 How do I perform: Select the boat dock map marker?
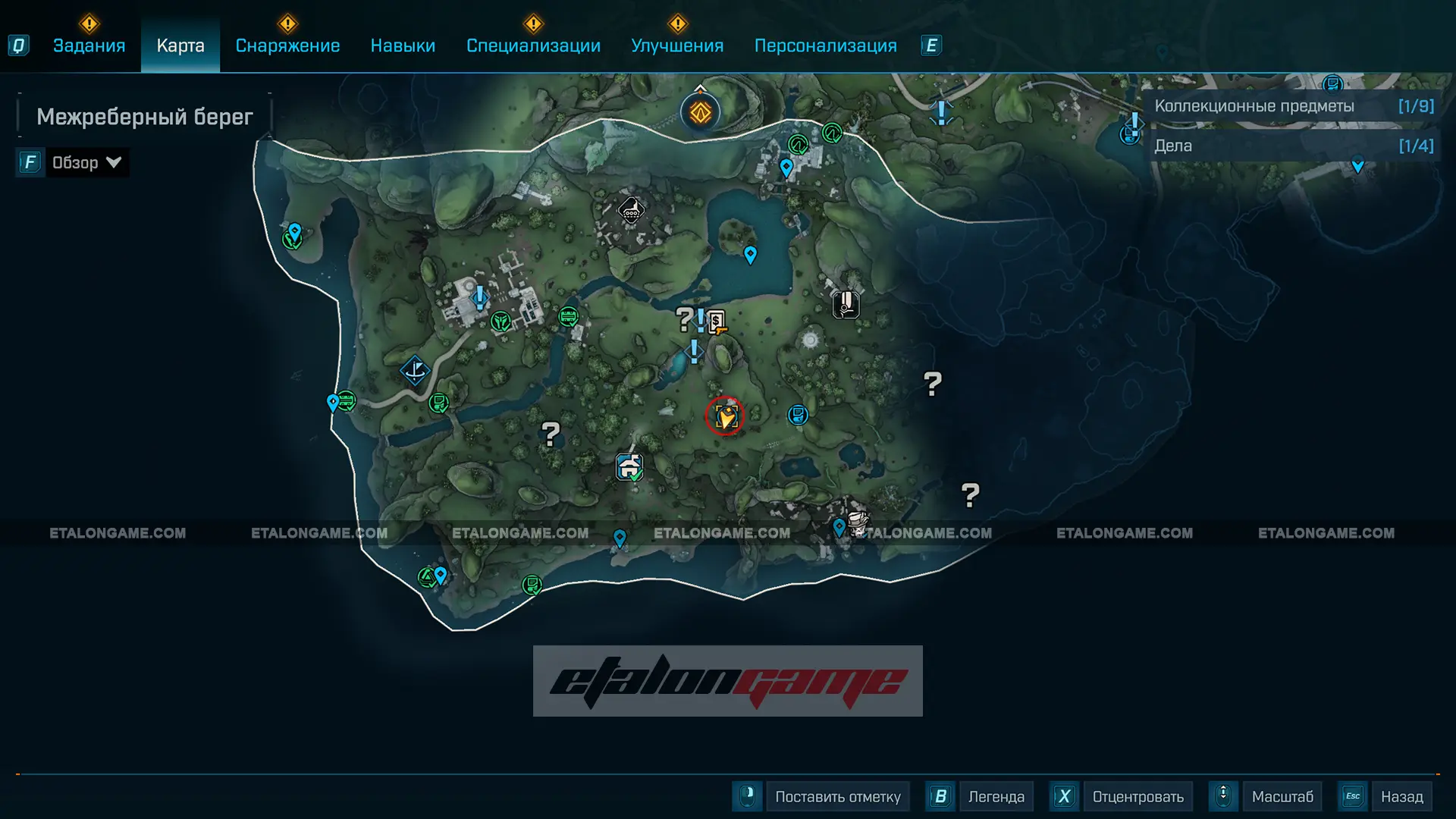click(415, 371)
